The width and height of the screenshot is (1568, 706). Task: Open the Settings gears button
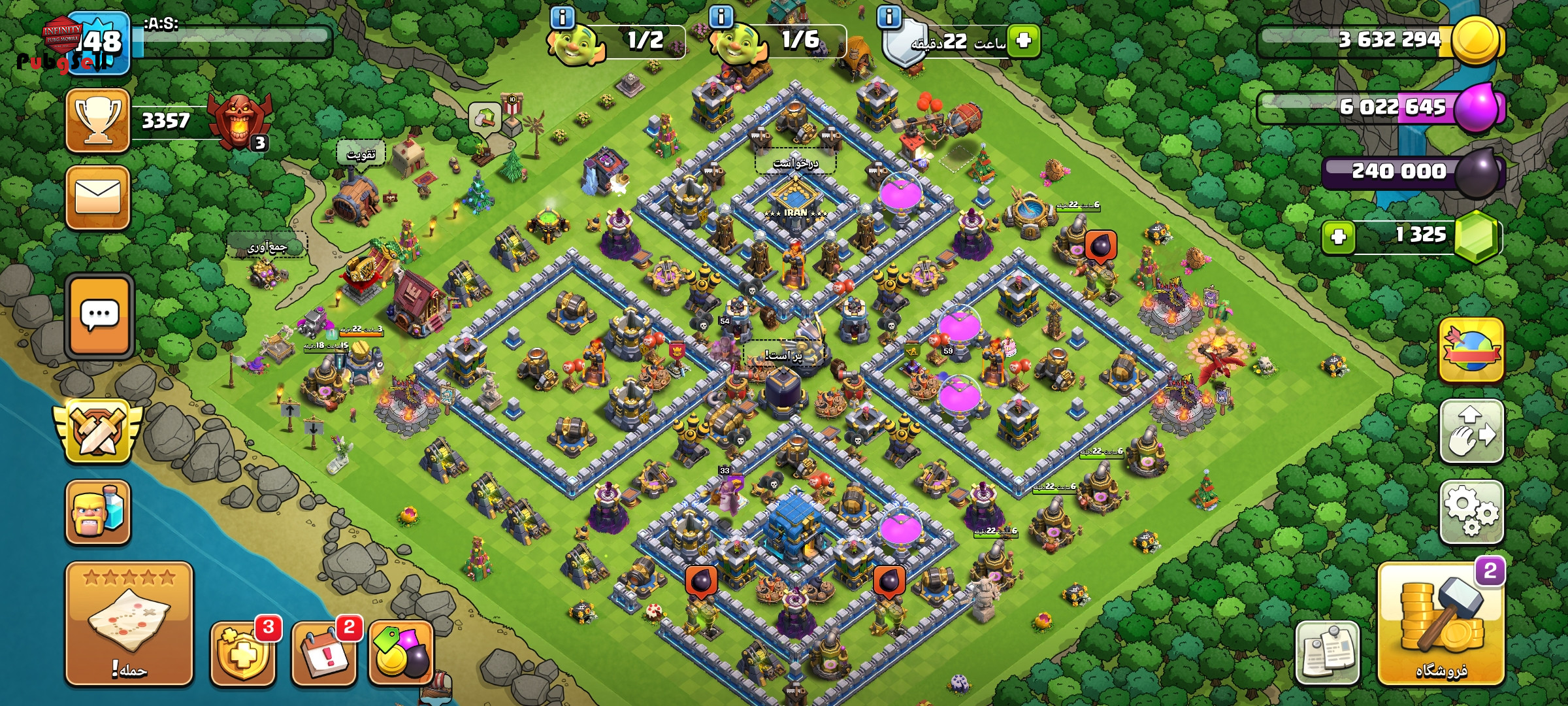[x=1471, y=512]
